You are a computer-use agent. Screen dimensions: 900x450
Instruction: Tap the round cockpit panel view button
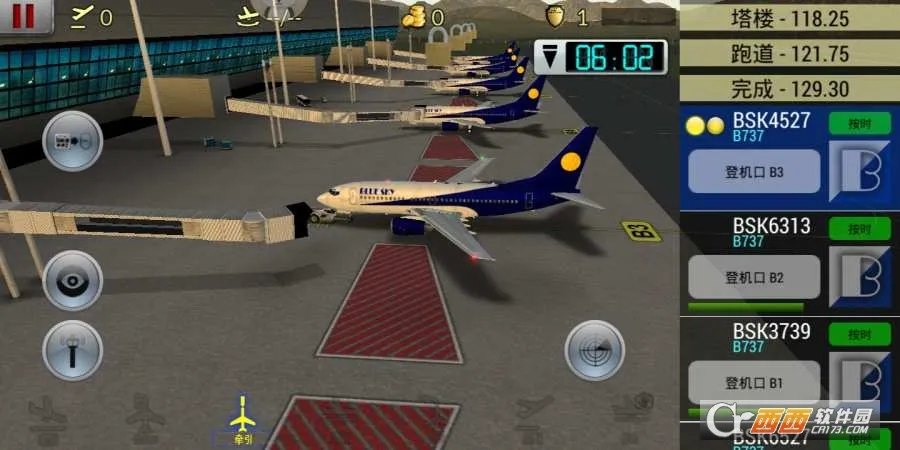click(72, 141)
